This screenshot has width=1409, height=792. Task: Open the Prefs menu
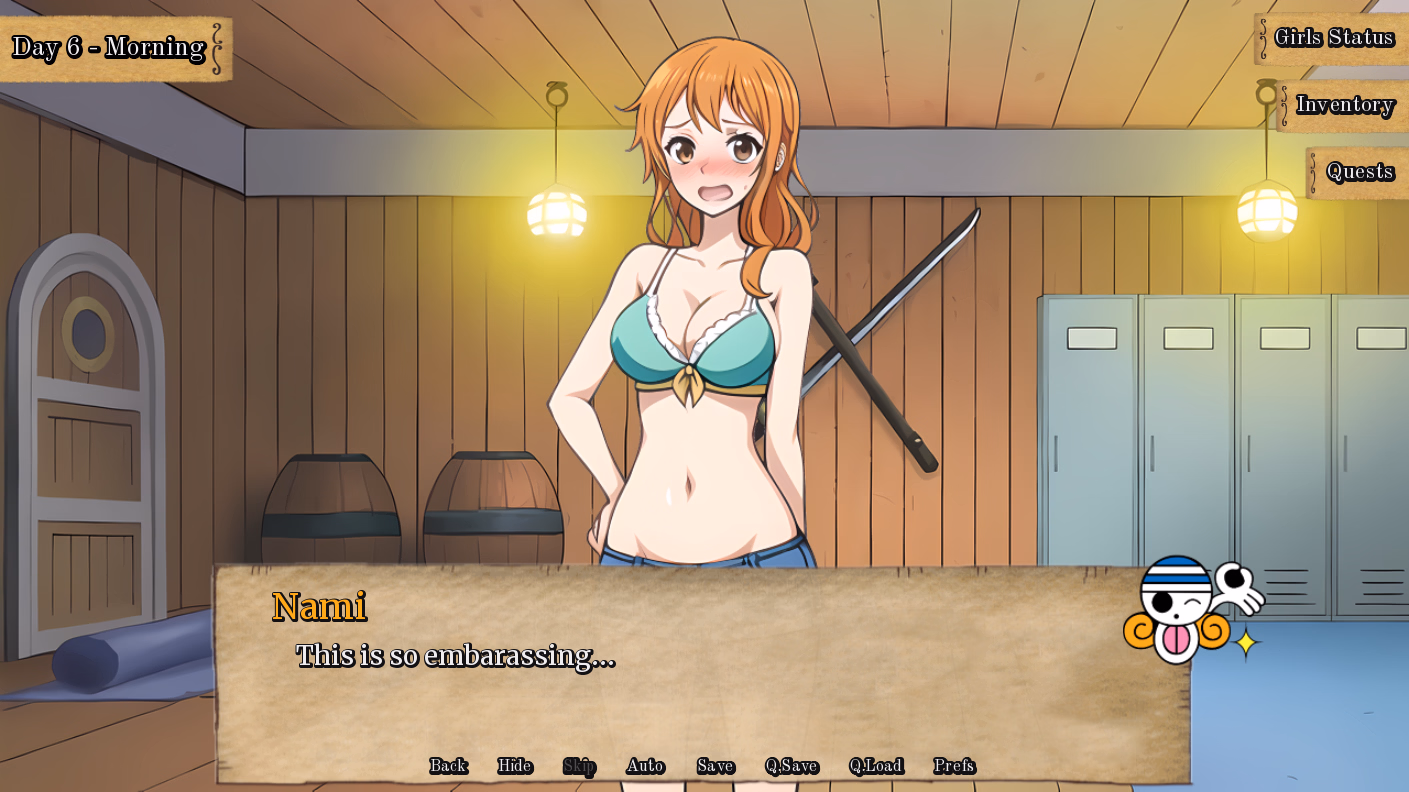pos(956,766)
